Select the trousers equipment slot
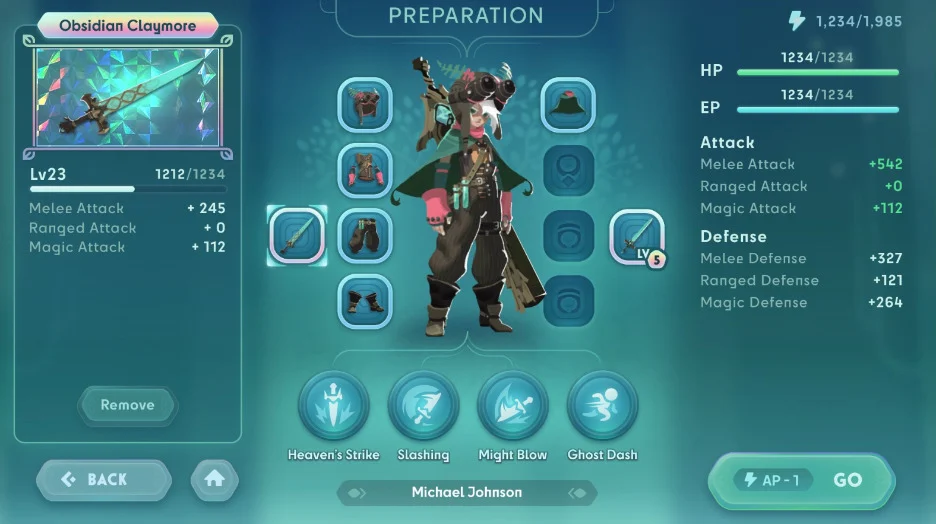936x524 pixels. 365,236
